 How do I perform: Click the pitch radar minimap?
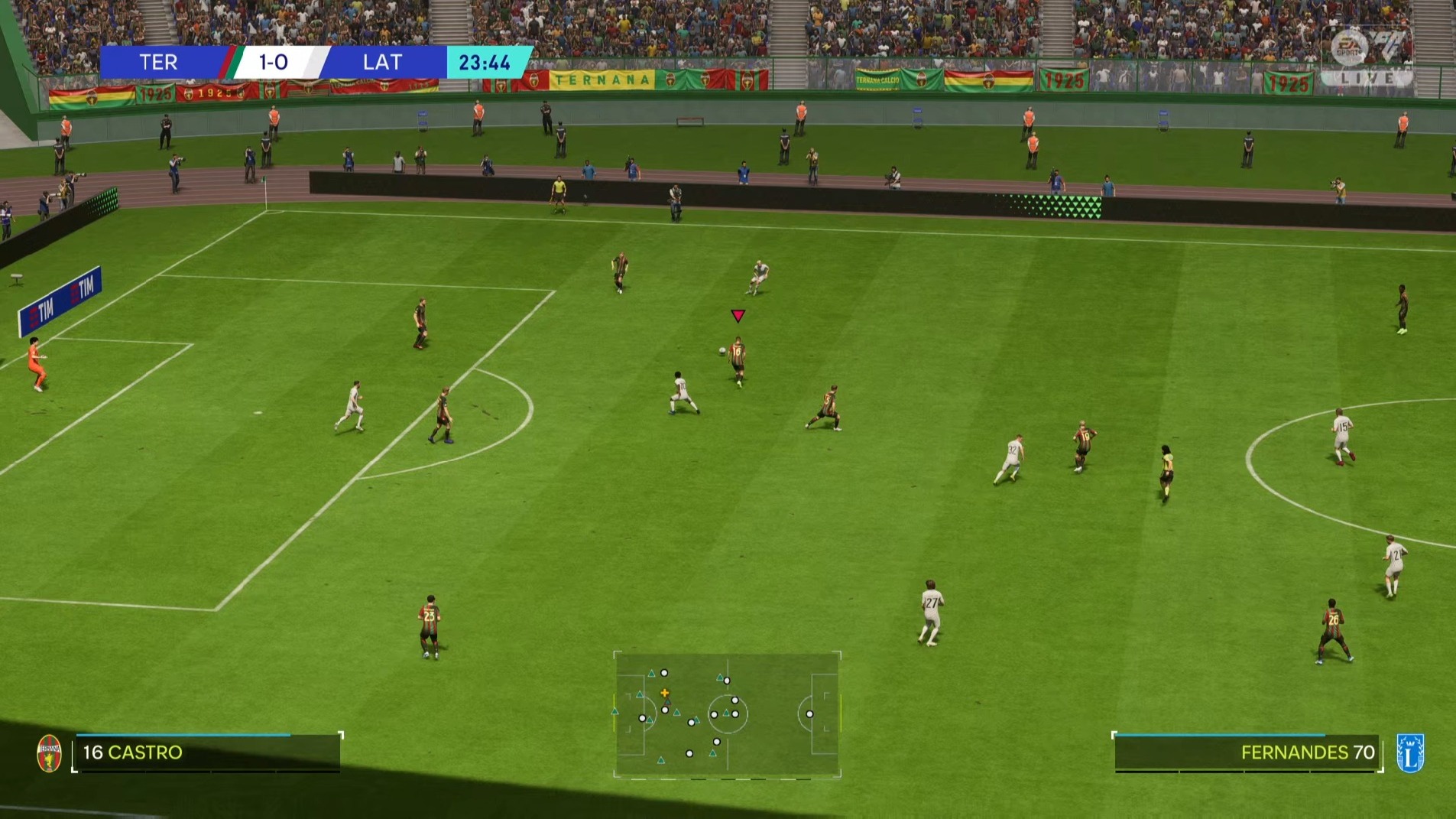click(727, 714)
